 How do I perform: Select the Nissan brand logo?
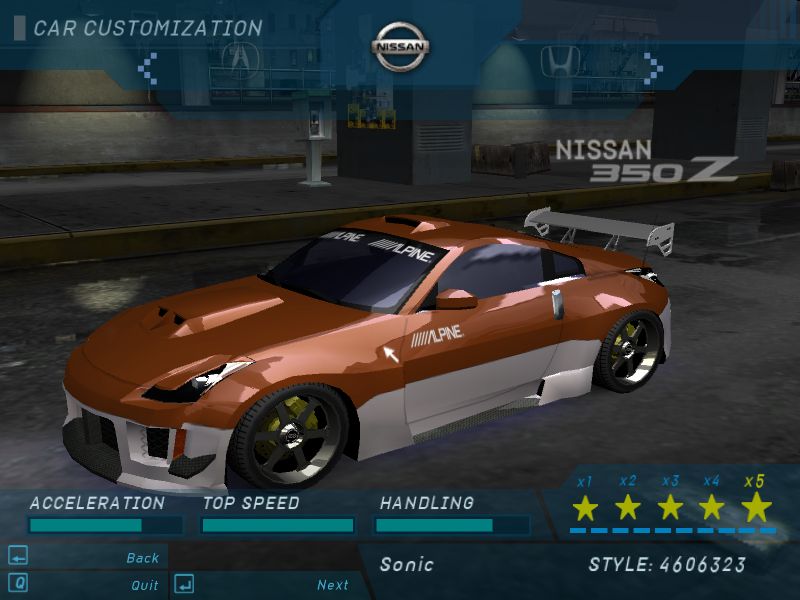(401, 47)
